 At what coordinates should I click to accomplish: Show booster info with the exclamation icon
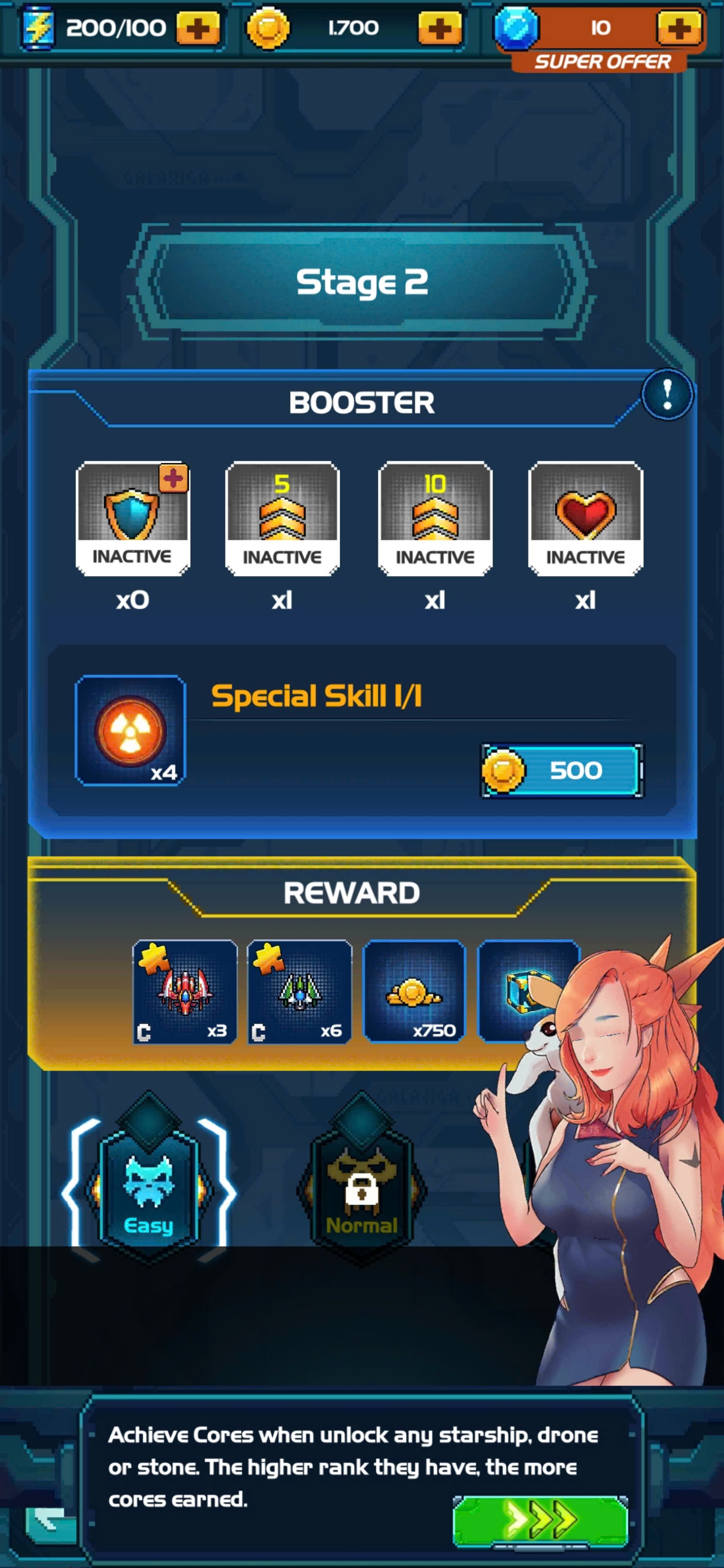[667, 394]
